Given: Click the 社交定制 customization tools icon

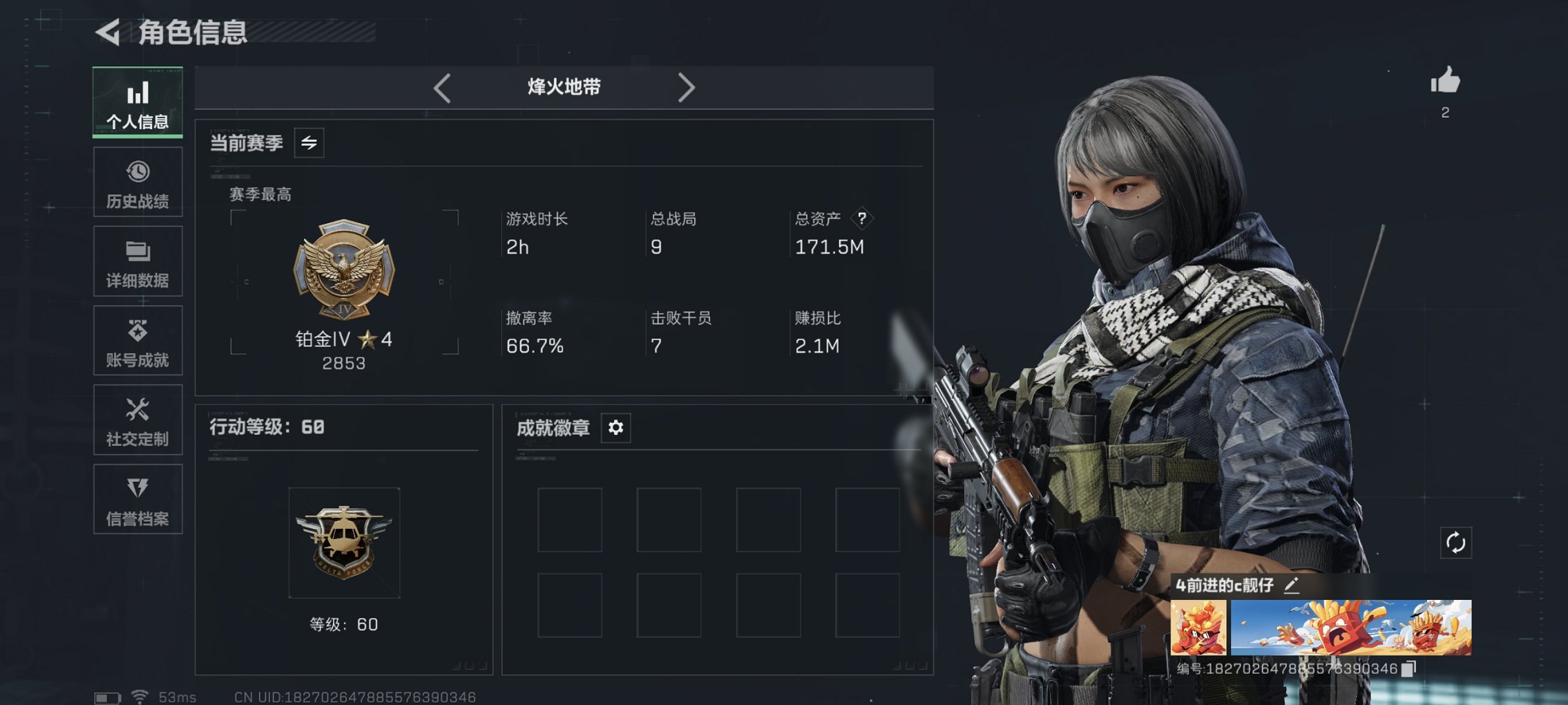Looking at the screenshot, I should point(137,420).
